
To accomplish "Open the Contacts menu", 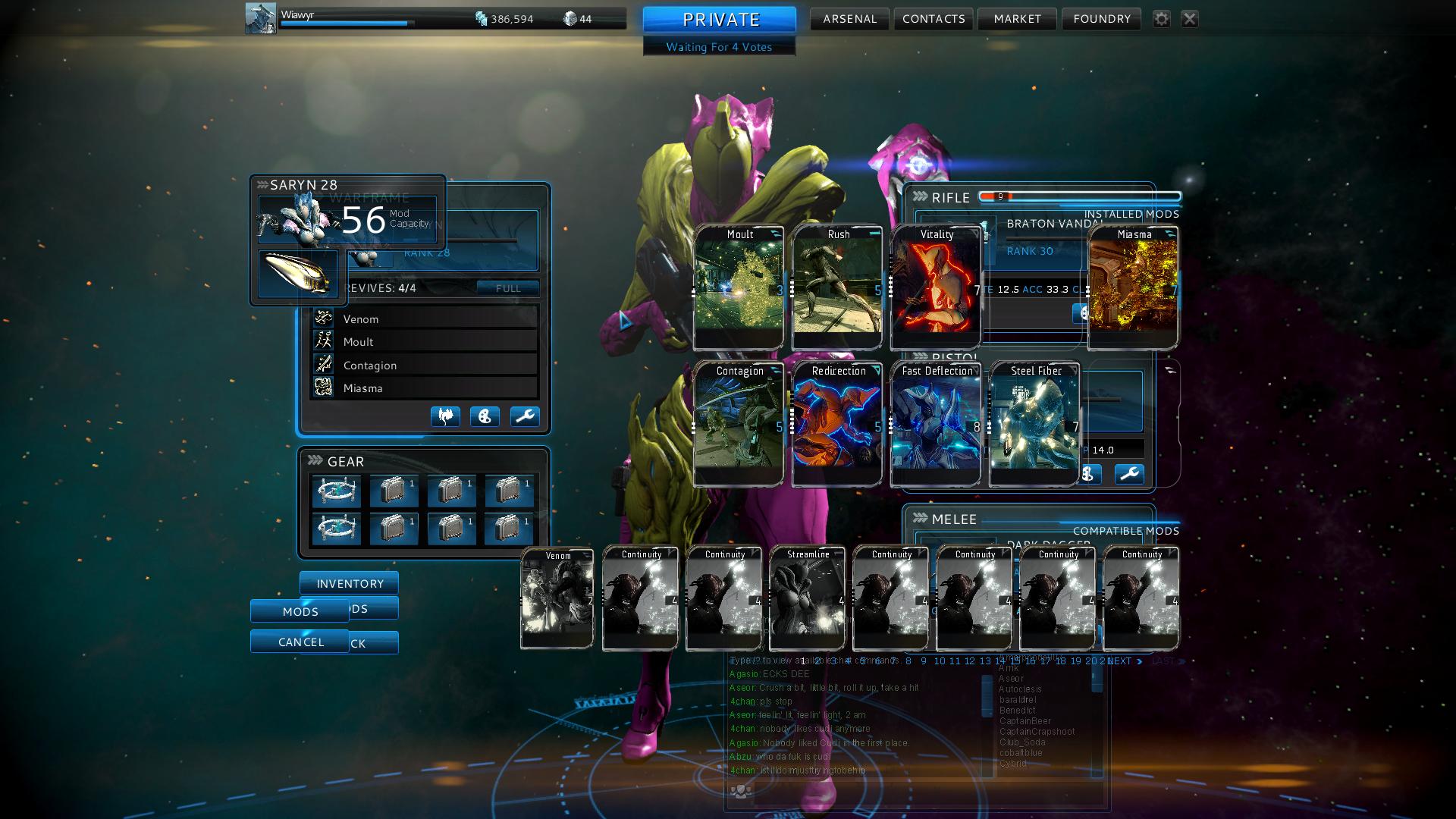I will pos(934,19).
